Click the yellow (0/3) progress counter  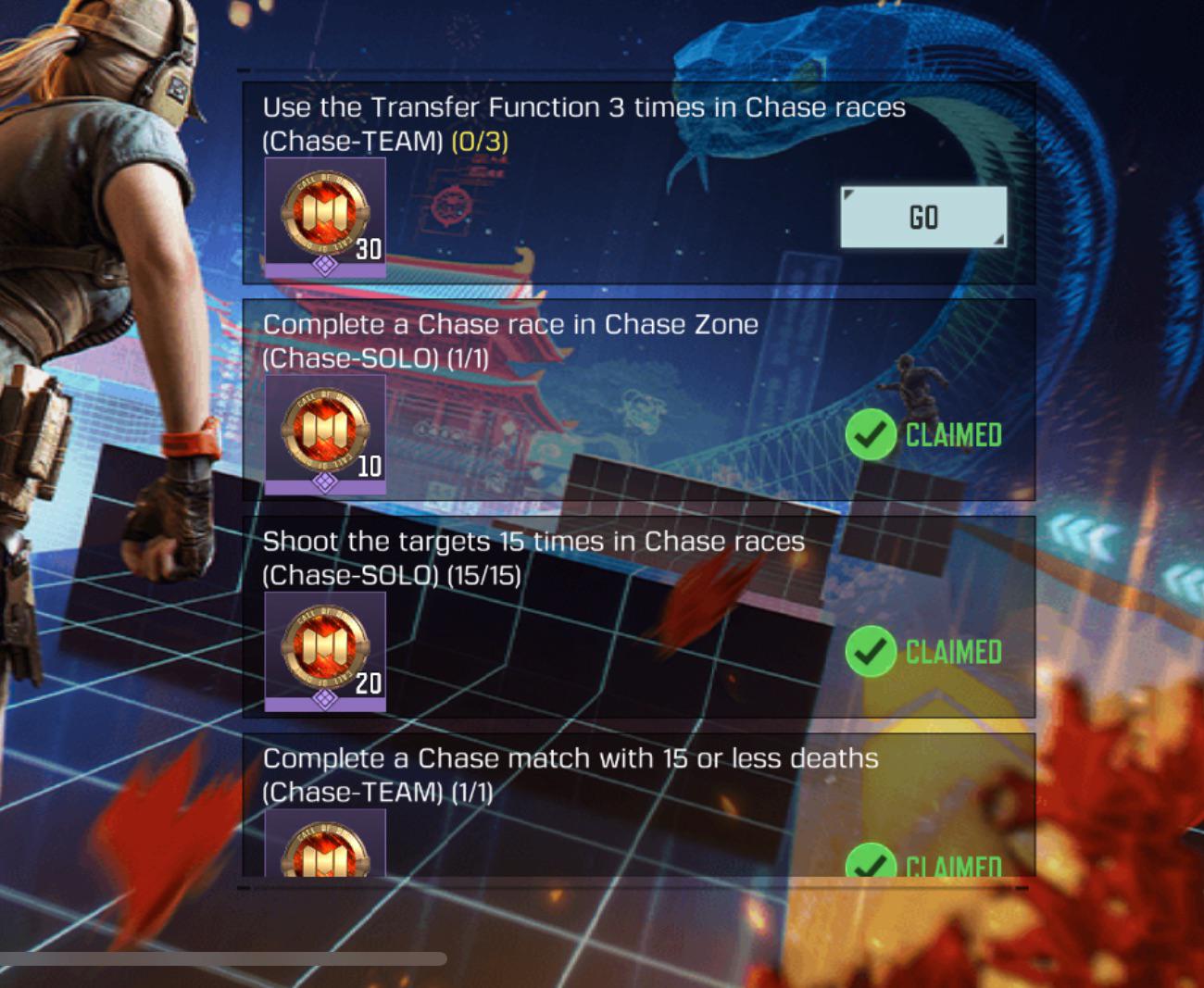[480, 144]
